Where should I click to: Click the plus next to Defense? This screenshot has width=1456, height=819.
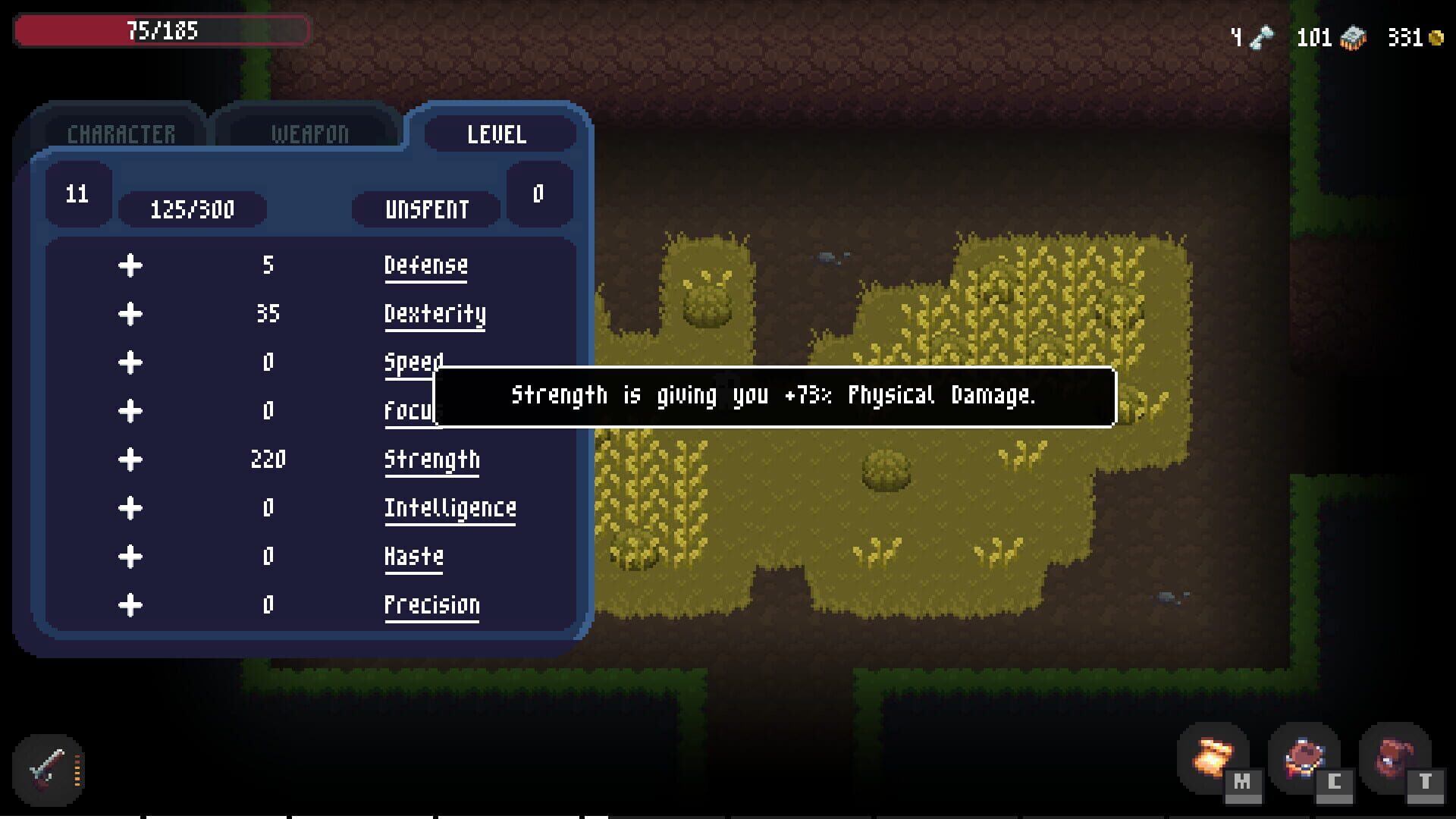[130, 265]
